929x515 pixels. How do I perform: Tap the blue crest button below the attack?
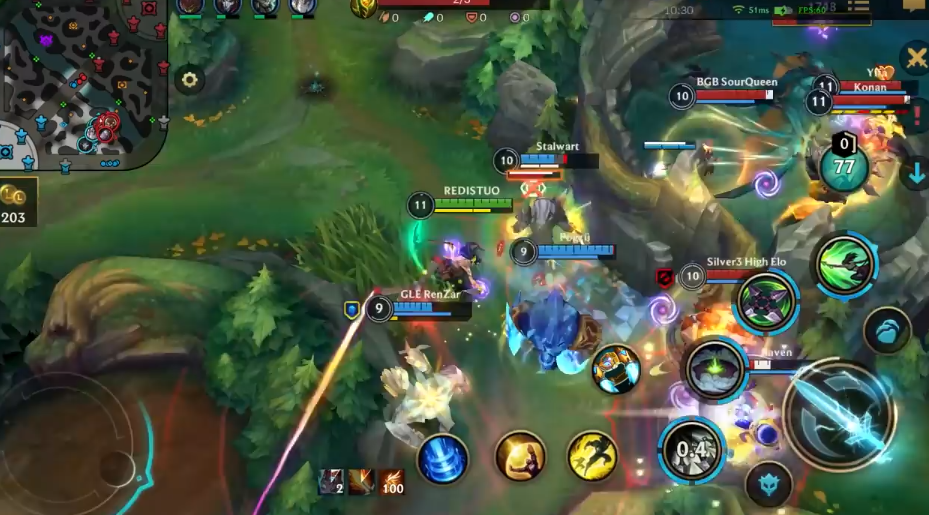768,484
